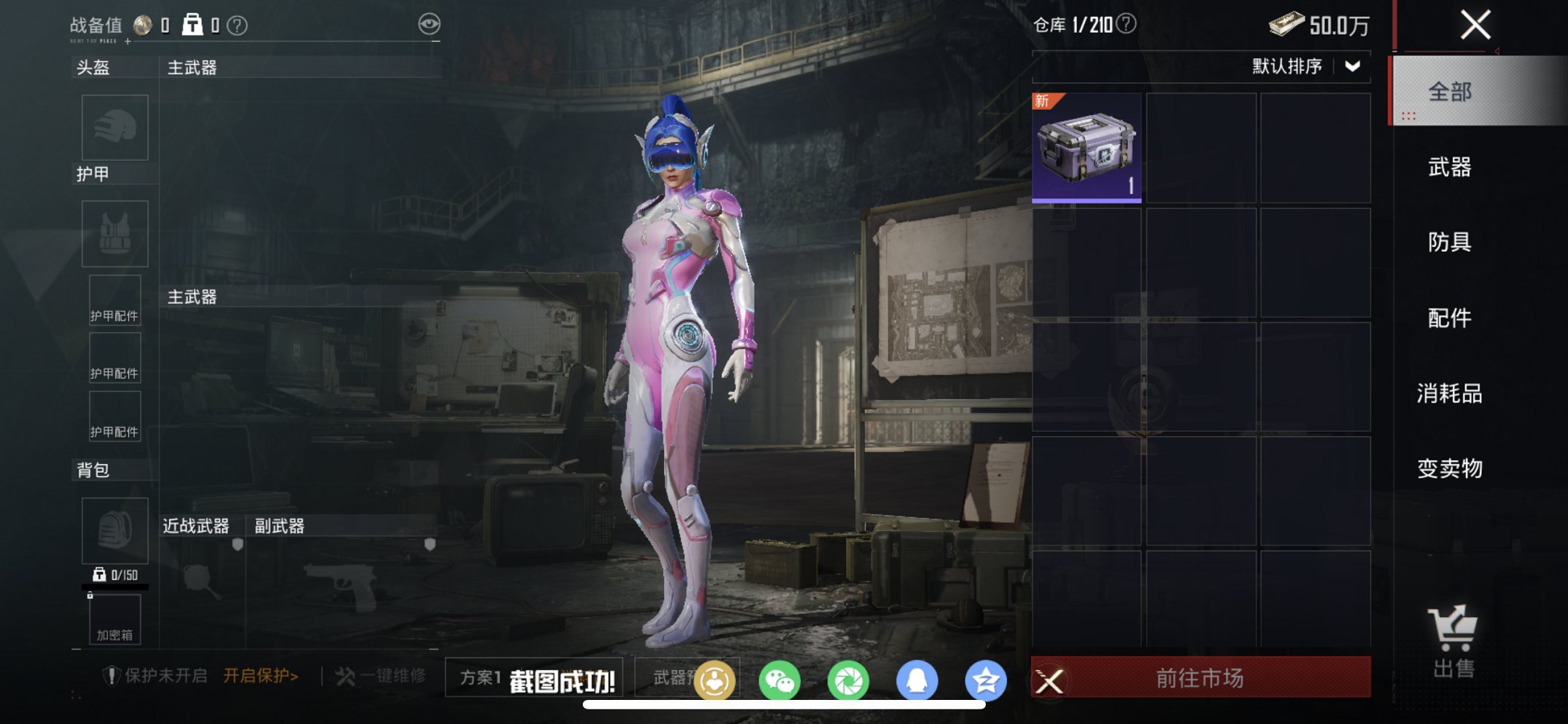Image resolution: width=1568 pixels, height=724 pixels.
Task: Select the empty helmet slot icon
Action: pos(115,128)
